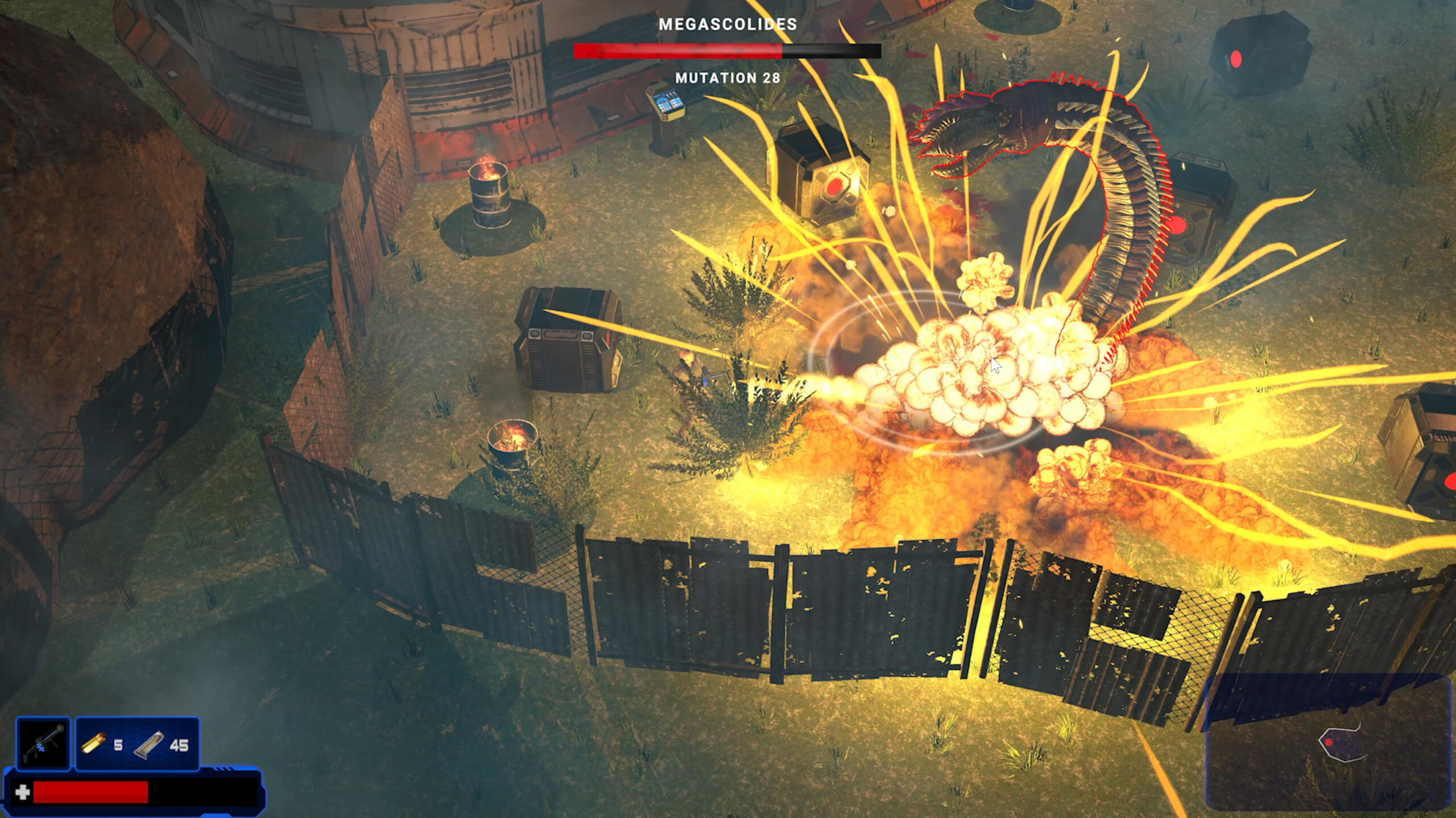Open the minimap panel

pyautogui.click(x=1329, y=742)
